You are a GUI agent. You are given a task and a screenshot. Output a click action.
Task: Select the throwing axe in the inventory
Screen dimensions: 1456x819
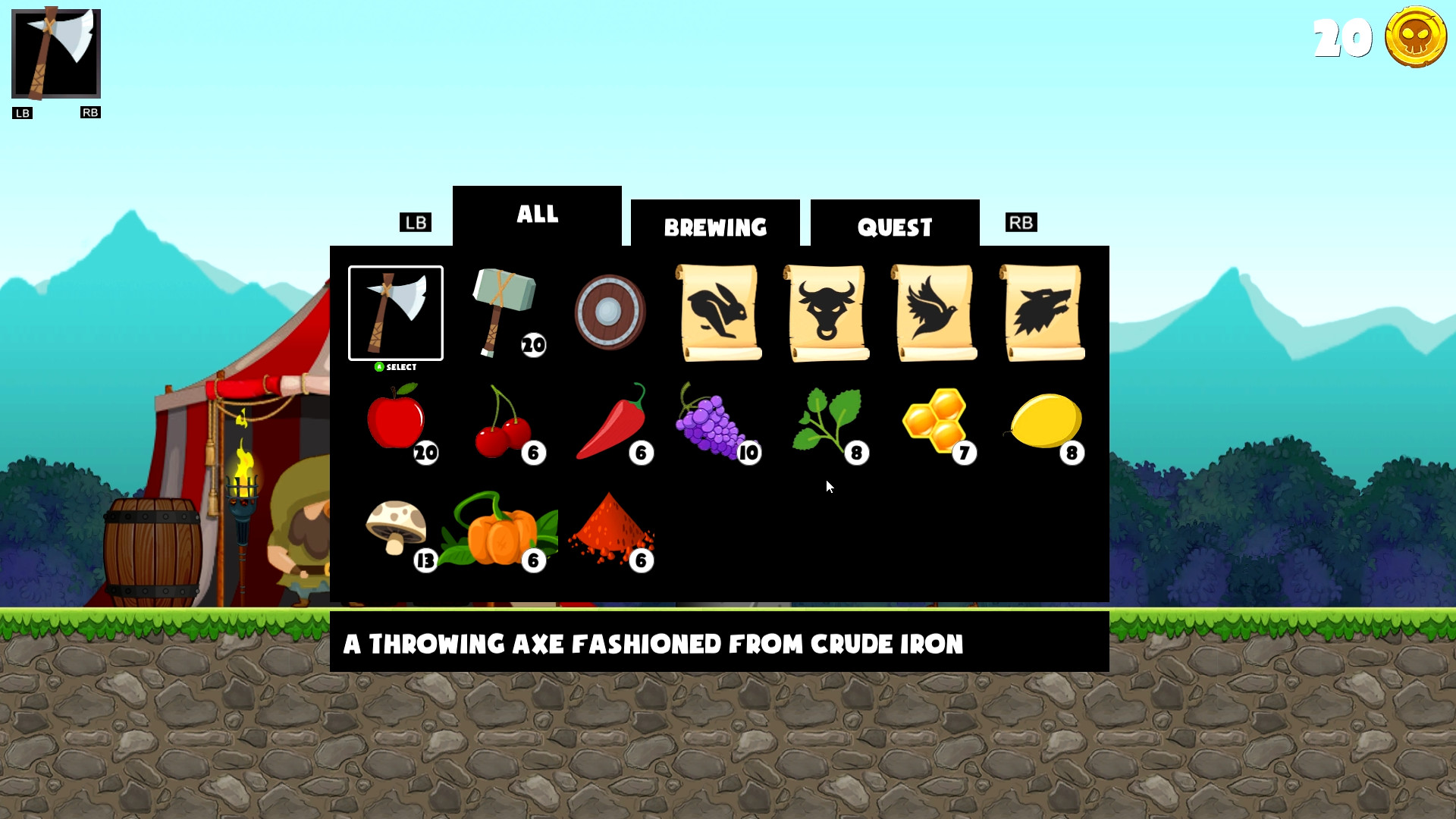[396, 312]
